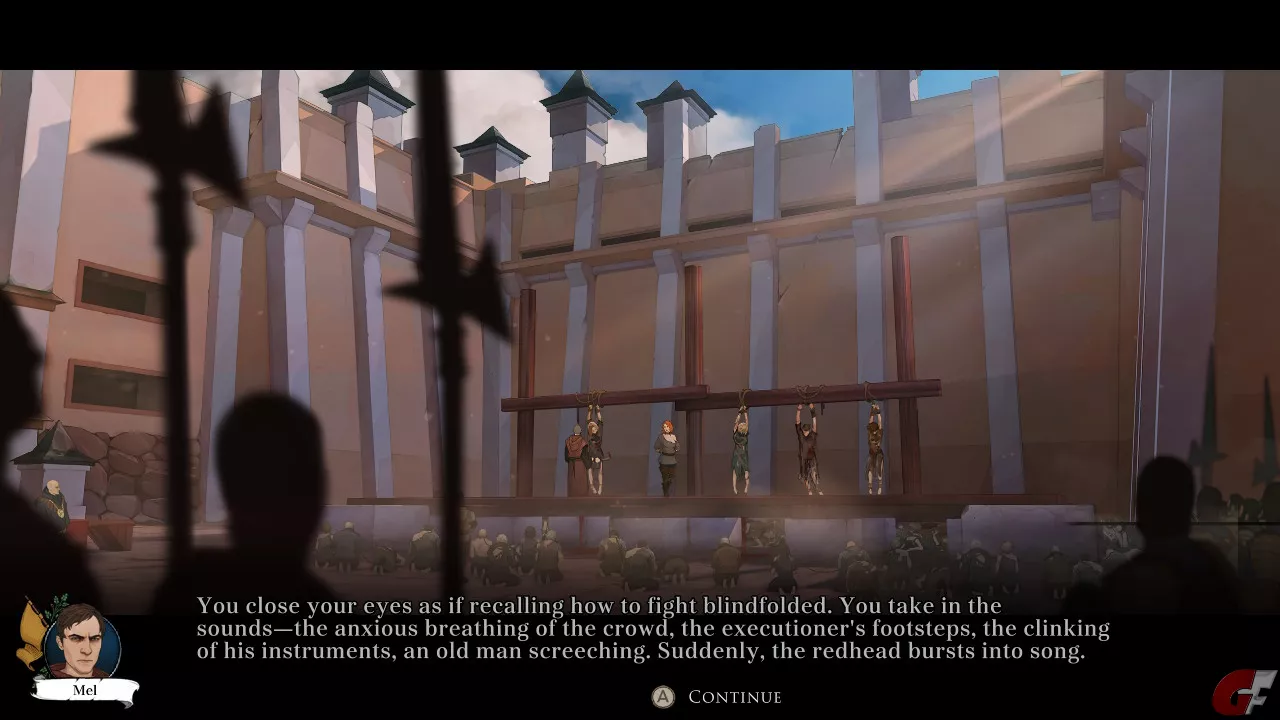The width and height of the screenshot is (1280, 720).
Task: Select Mel's character portrait
Action: click(x=82, y=642)
